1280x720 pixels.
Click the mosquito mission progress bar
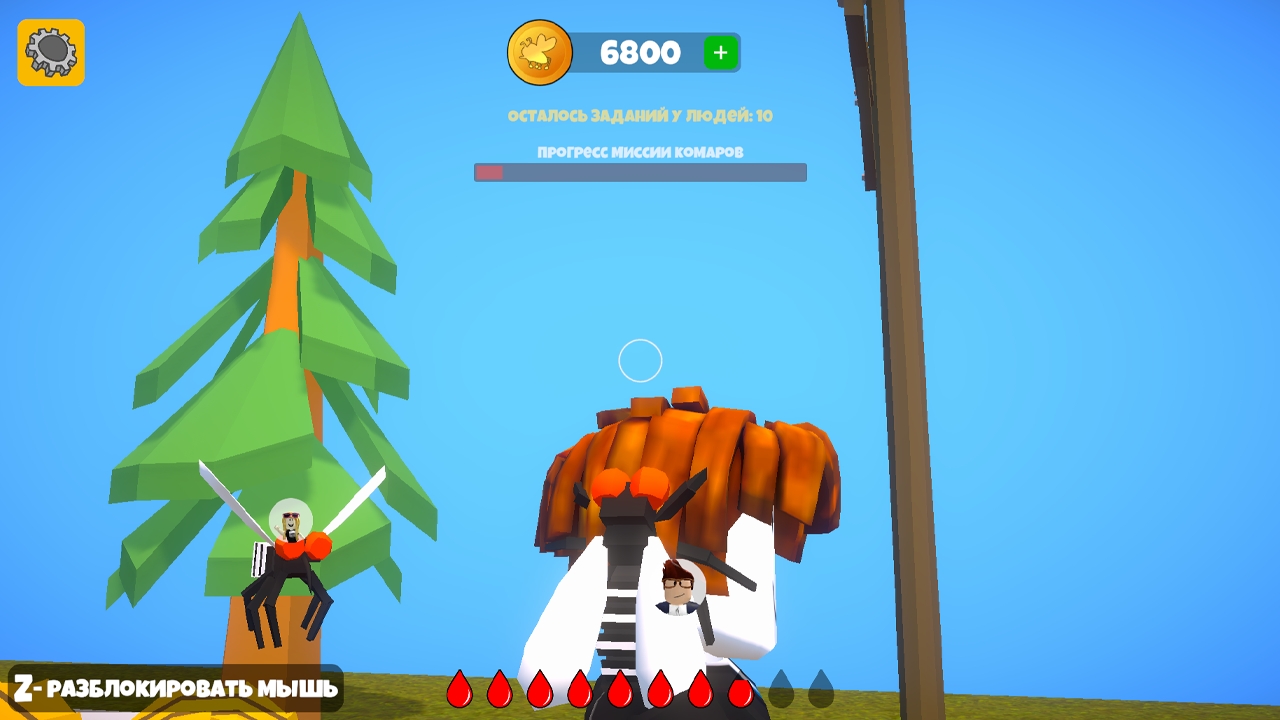tap(638, 170)
